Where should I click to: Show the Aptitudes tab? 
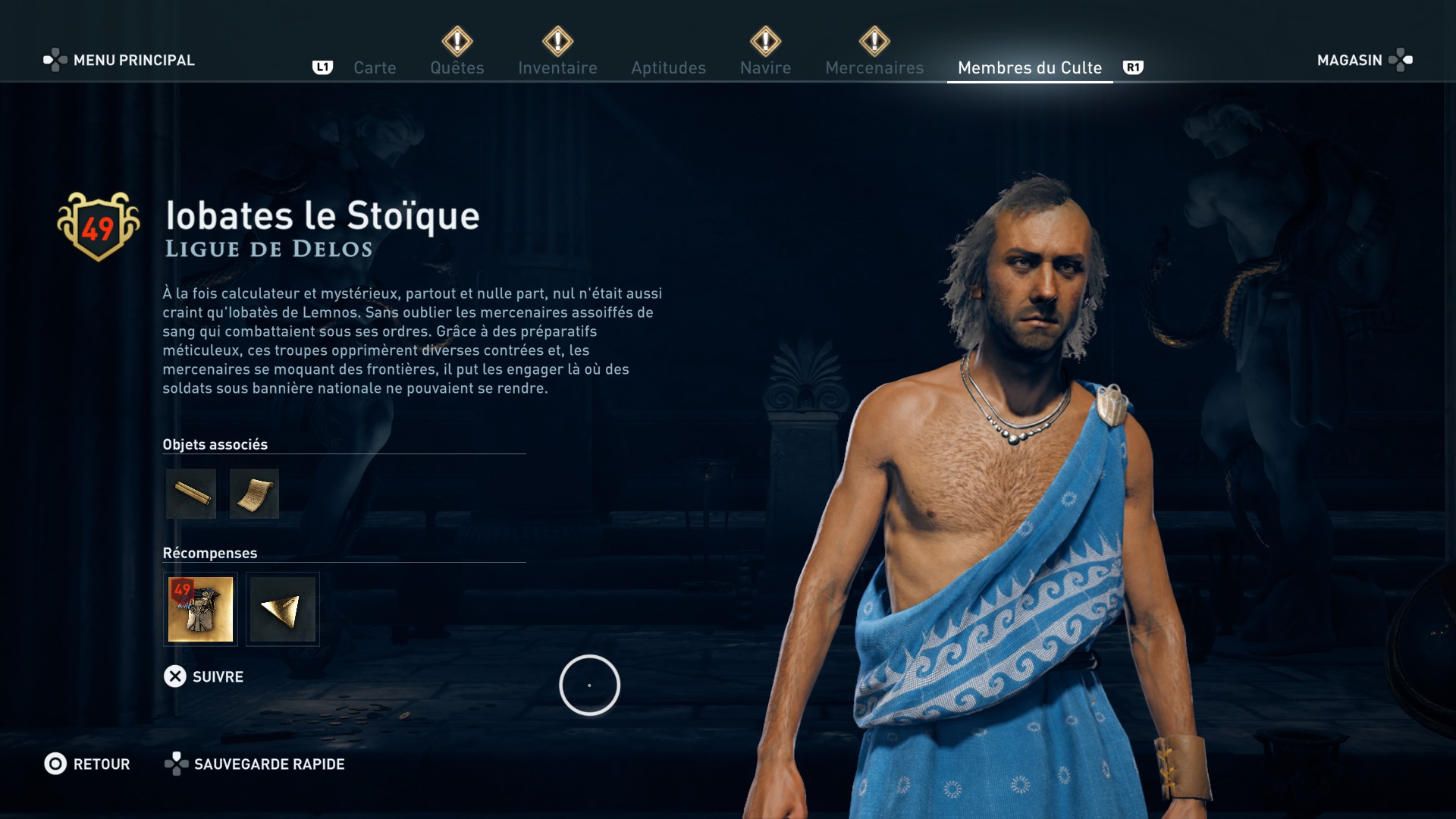tap(668, 67)
